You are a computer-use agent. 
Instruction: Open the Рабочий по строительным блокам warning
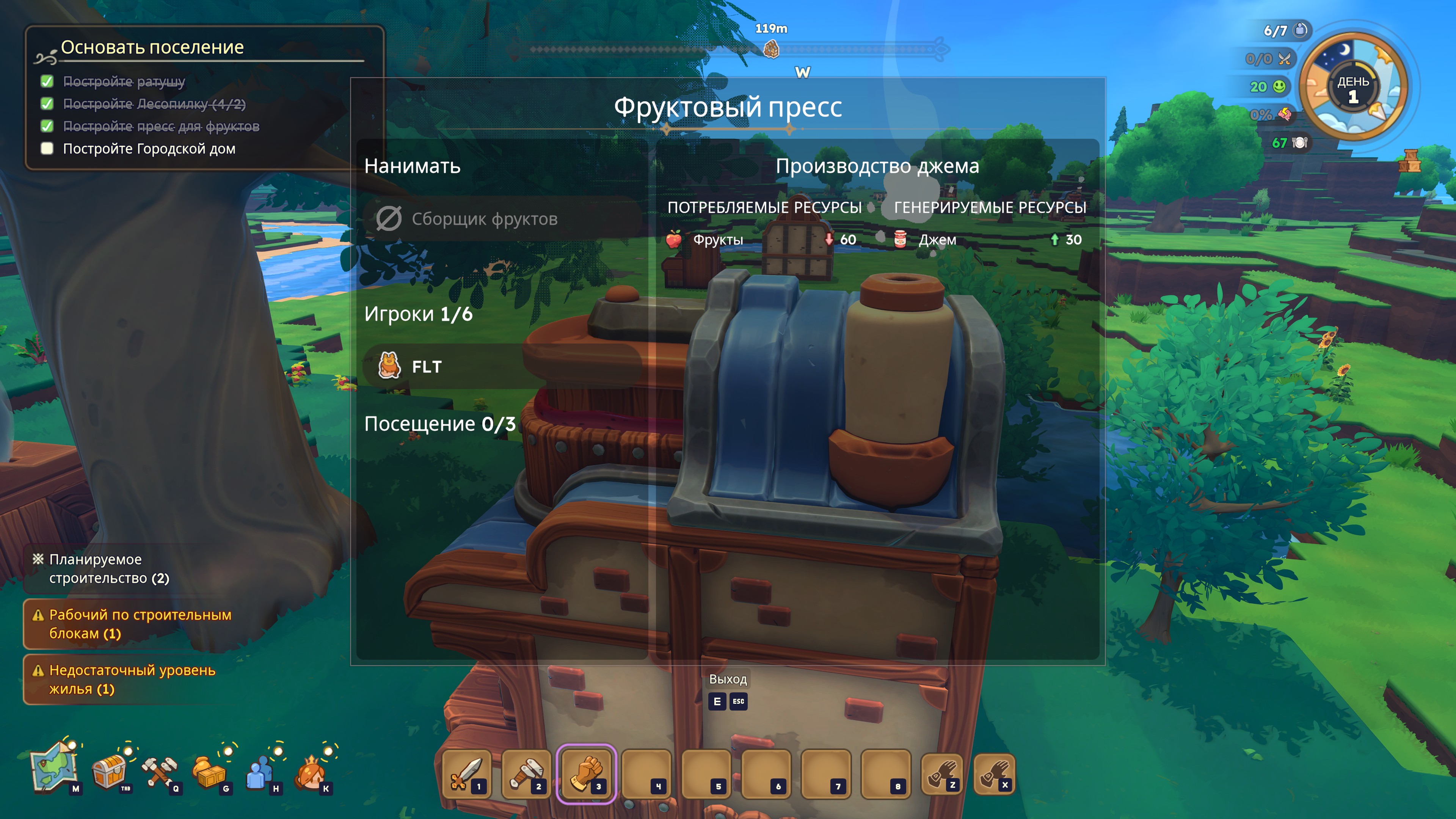139,624
